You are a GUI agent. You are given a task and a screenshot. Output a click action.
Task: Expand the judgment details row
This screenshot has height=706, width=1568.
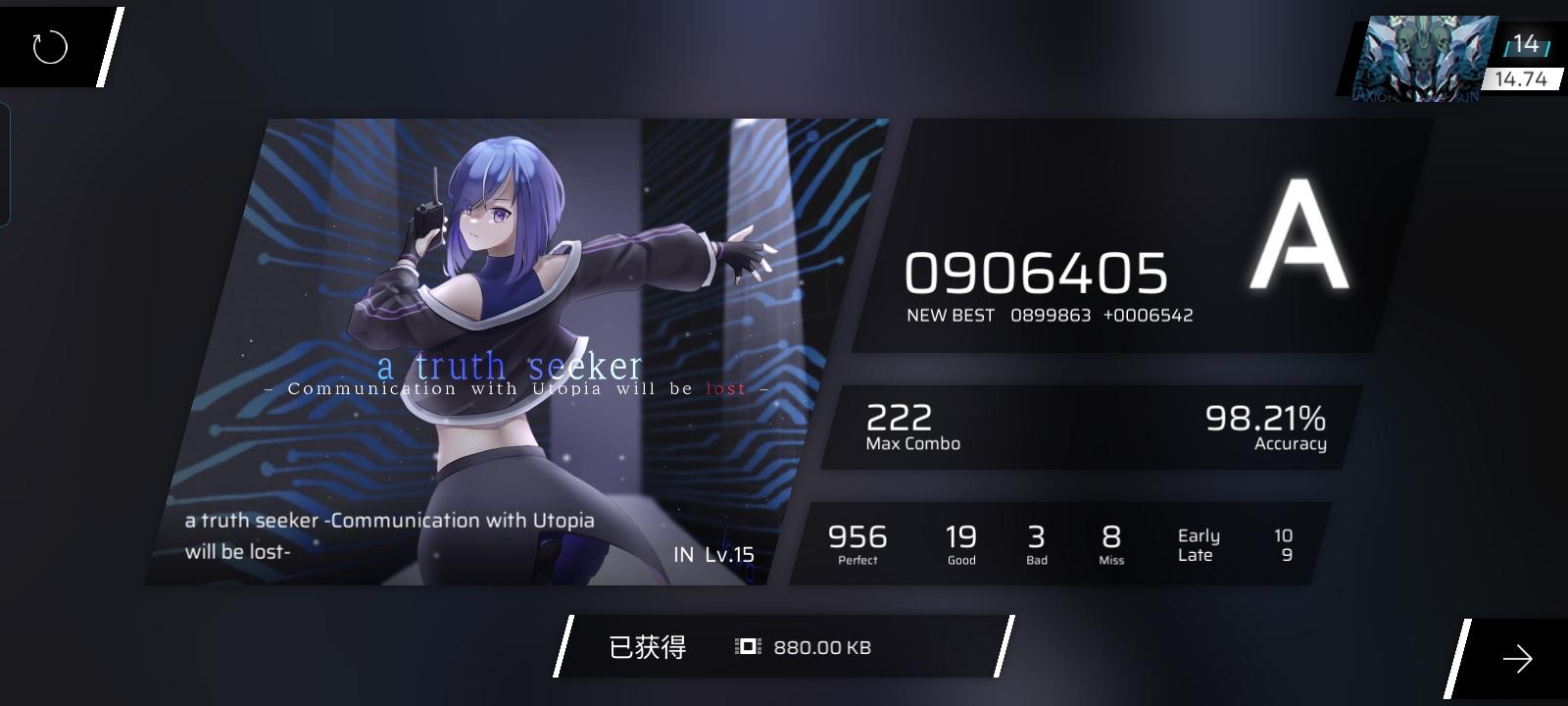pos(1078,543)
